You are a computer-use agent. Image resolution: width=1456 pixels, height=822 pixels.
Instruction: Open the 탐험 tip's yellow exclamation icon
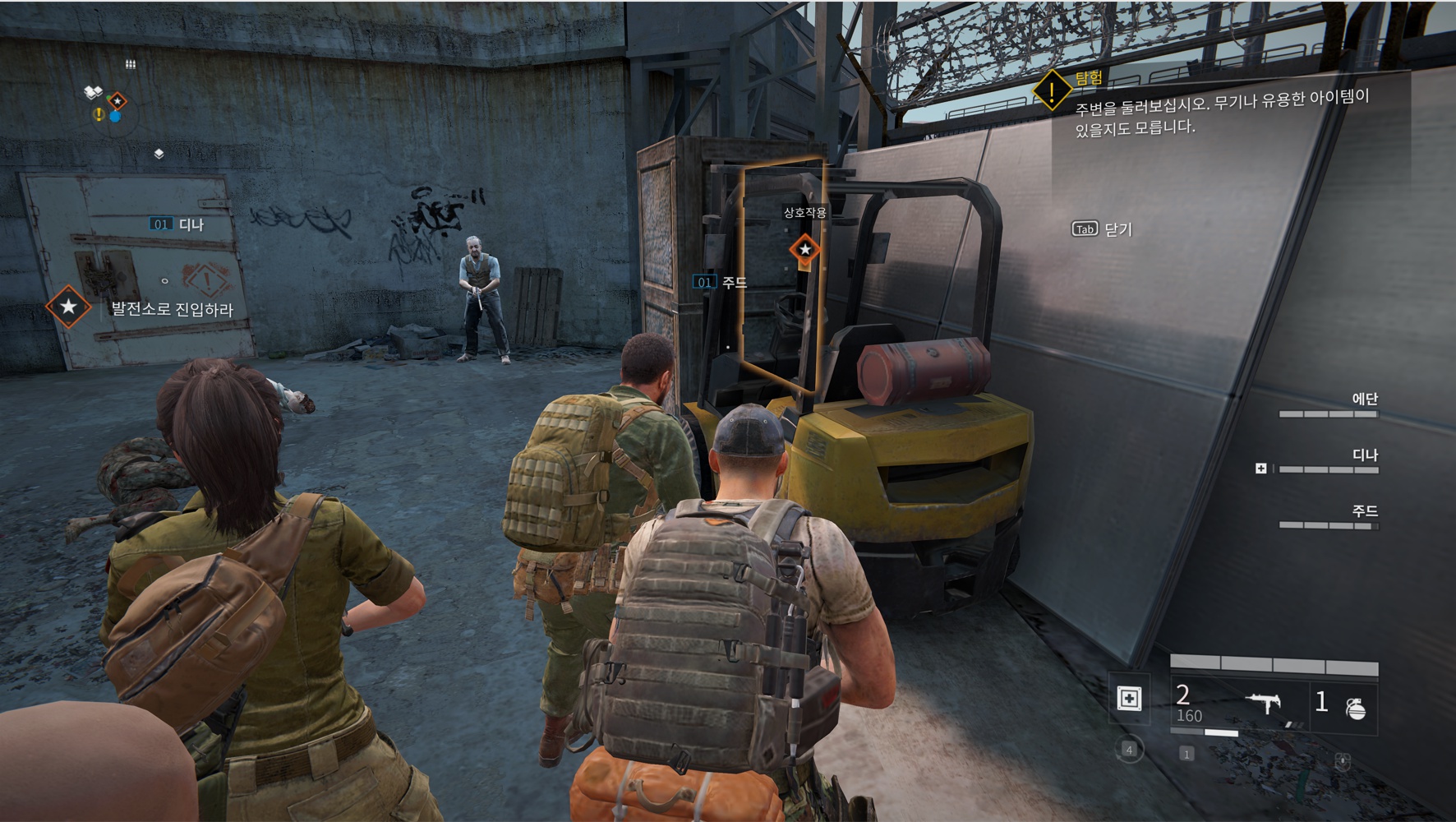[x=1051, y=90]
